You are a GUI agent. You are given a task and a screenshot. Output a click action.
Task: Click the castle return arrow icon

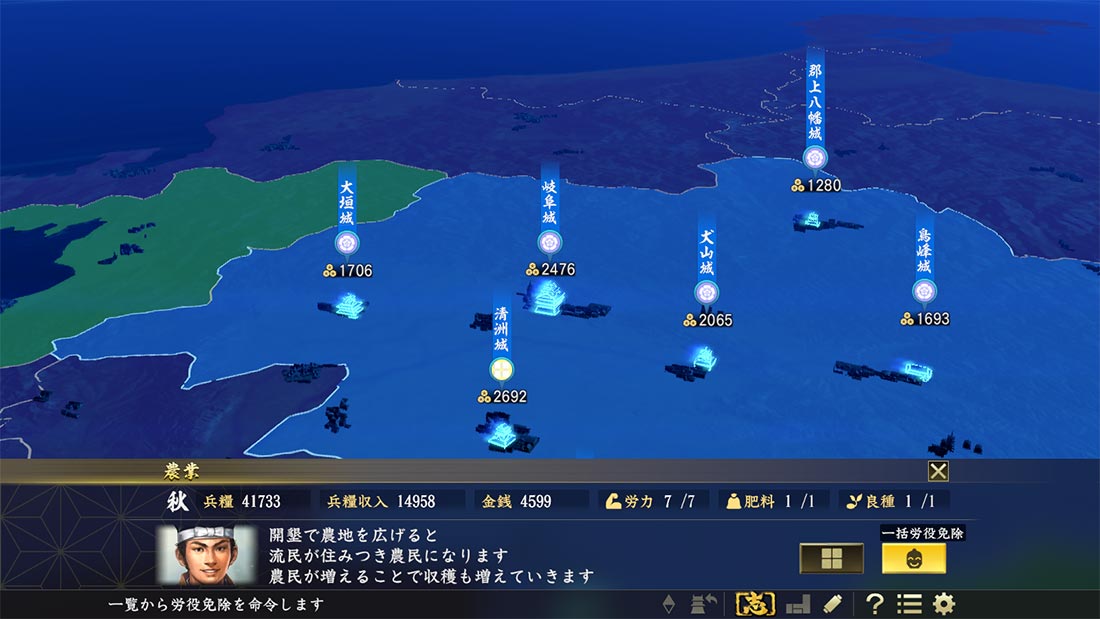pyautogui.click(x=705, y=604)
